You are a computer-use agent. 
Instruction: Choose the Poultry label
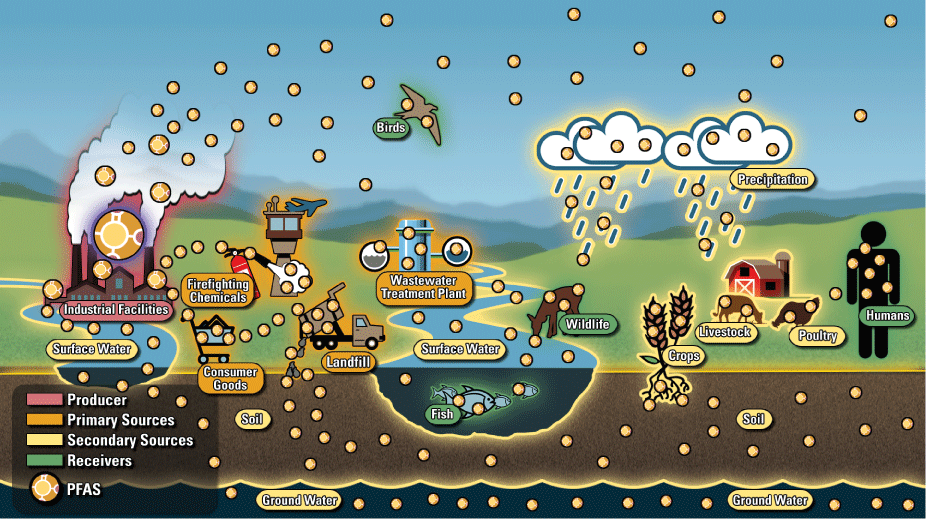pos(818,336)
